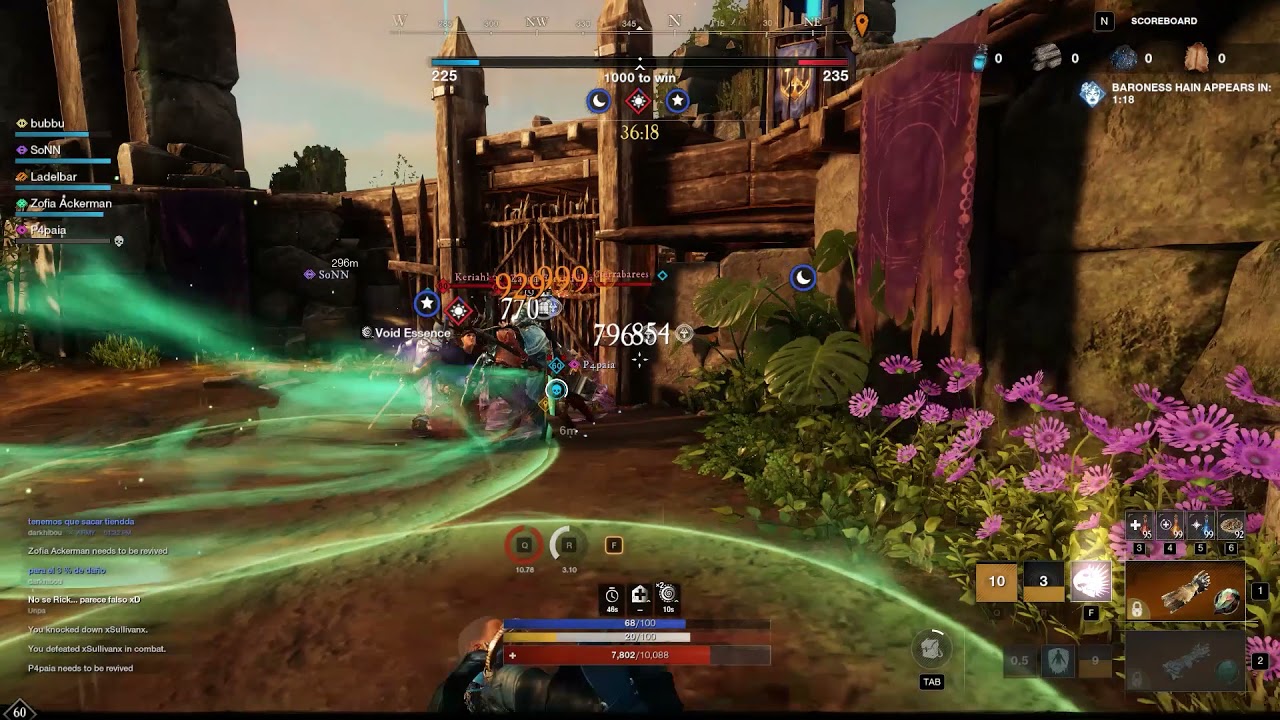Click the chat log message area
The height and width of the screenshot is (720, 1280).
[x=97, y=595]
